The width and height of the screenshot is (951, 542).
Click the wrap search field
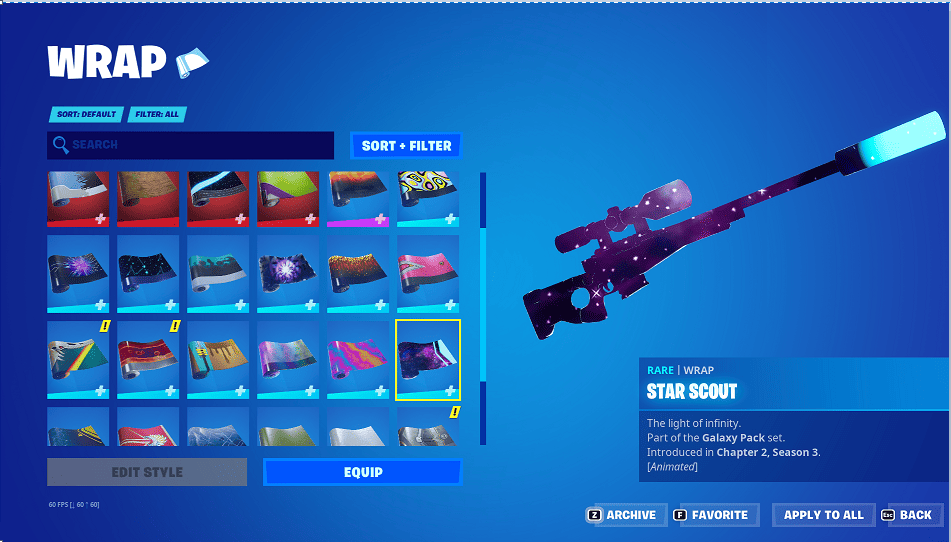[190, 145]
